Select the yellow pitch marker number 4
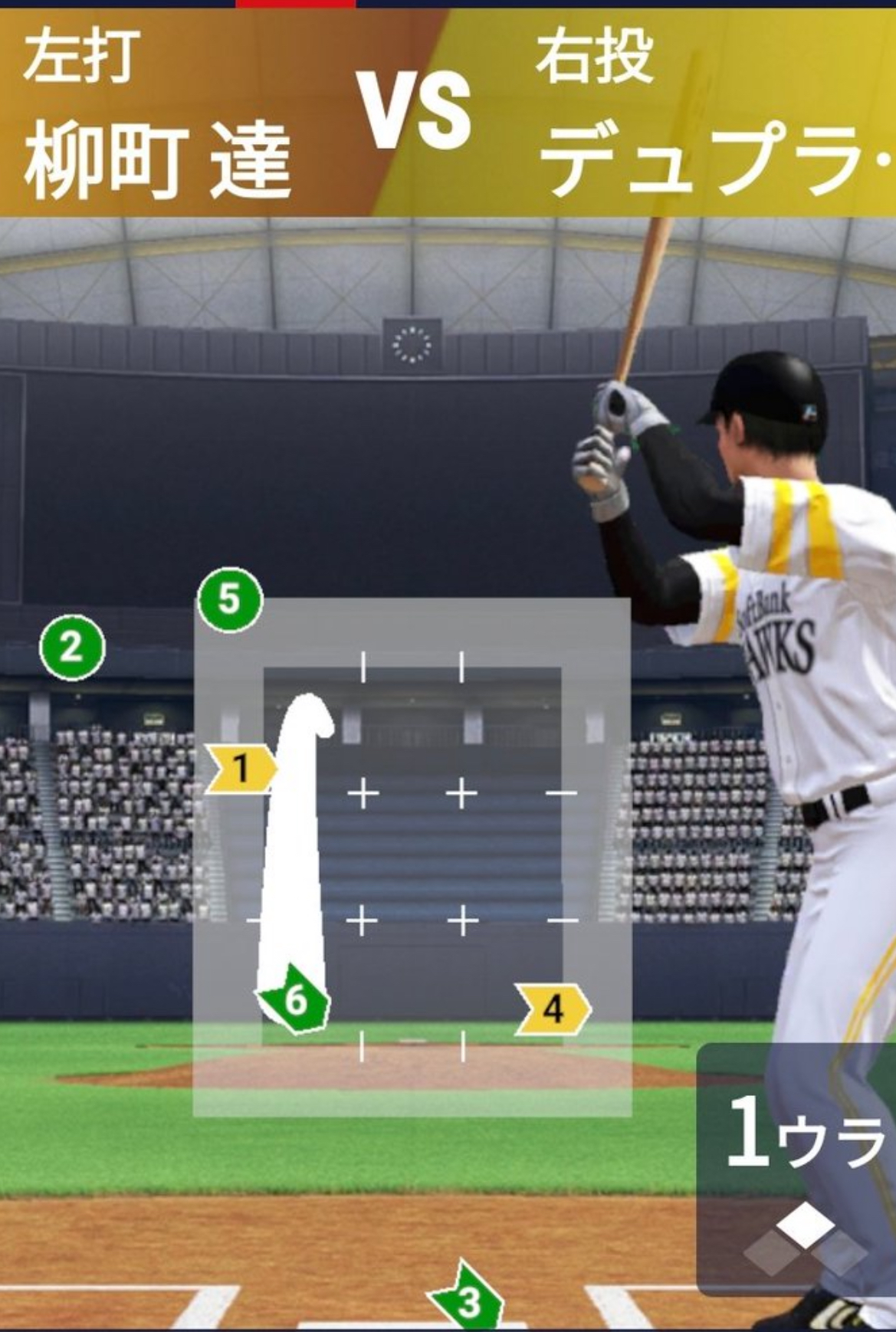896x1332 pixels. coord(553,1009)
